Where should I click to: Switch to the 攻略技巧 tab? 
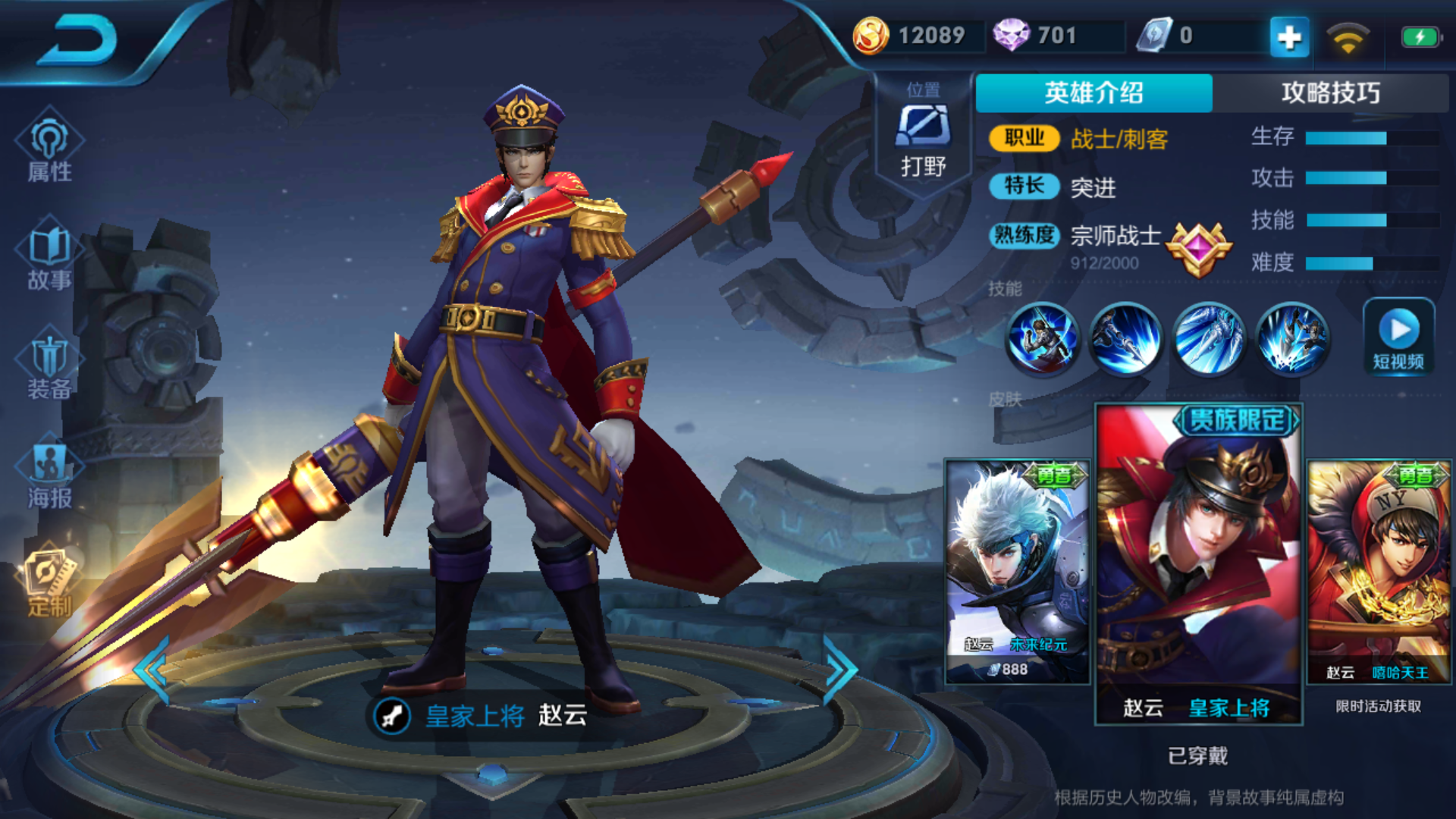coord(1330,93)
